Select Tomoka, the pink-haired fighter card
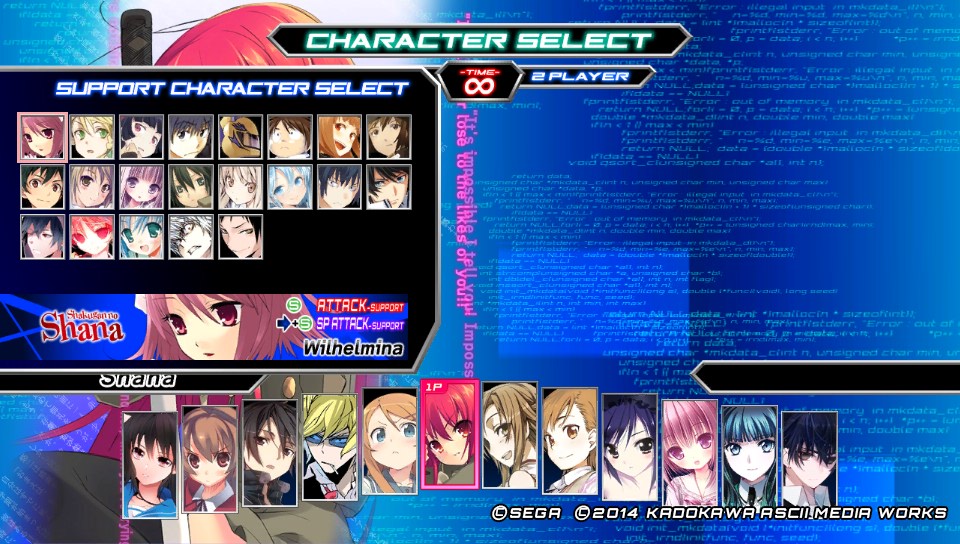 pyautogui.click(x=689, y=451)
